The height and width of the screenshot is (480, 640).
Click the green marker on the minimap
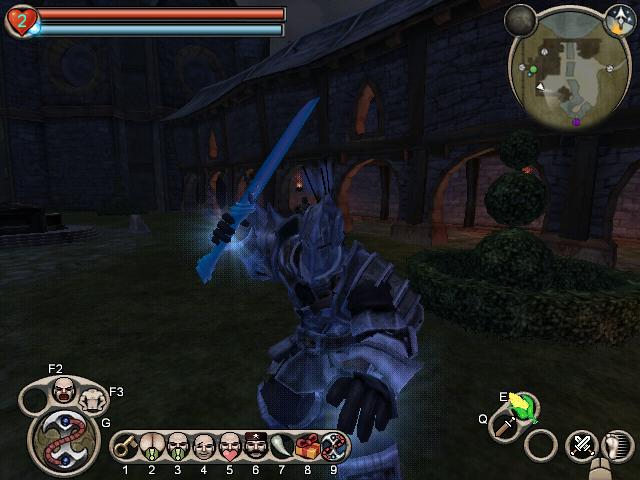[533, 70]
